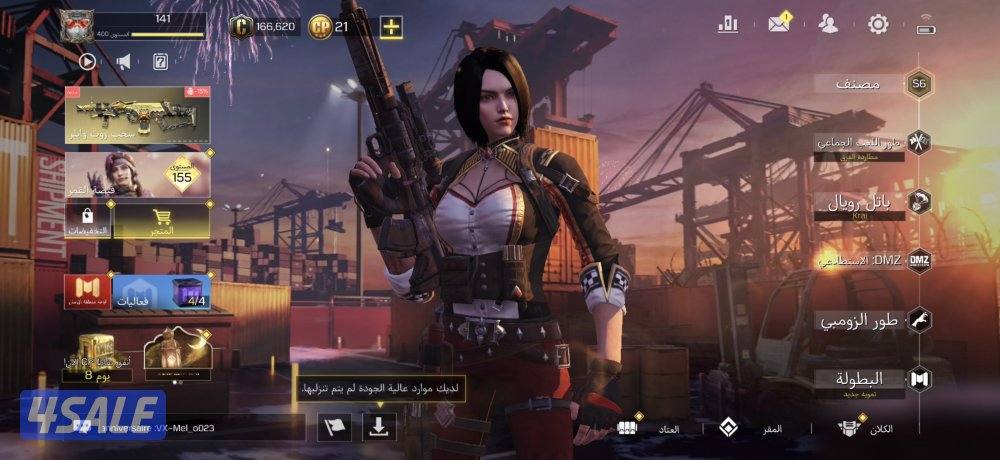Image resolution: width=1000 pixels, height=460 pixels.
Task: Download high-quality resources with the arrow button
Action: 380,426
